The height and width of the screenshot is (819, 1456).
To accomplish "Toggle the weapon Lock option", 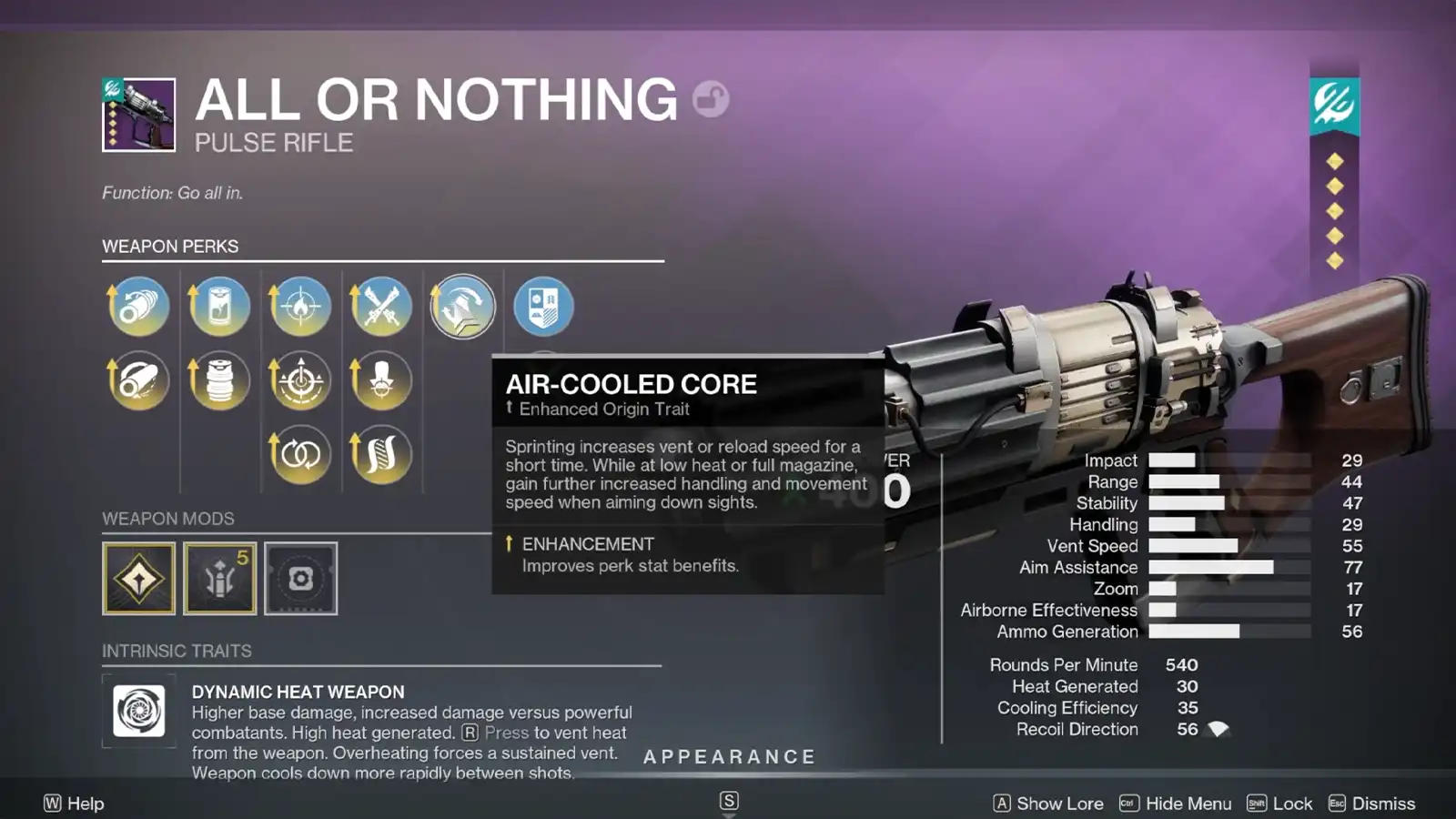I will [1291, 804].
